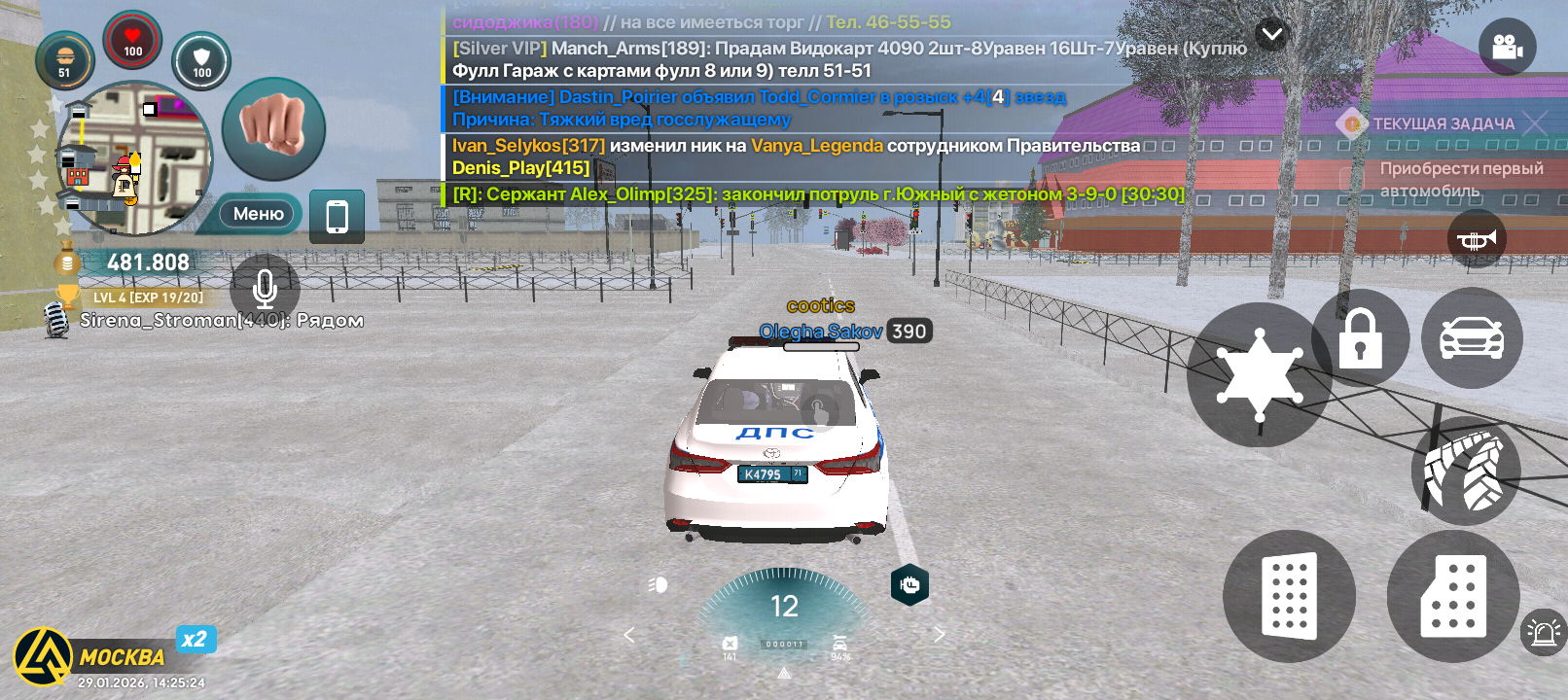The width and height of the screenshot is (1568, 700).
Task: Tap the sheriff star badge button
Action: pyautogui.click(x=1260, y=374)
